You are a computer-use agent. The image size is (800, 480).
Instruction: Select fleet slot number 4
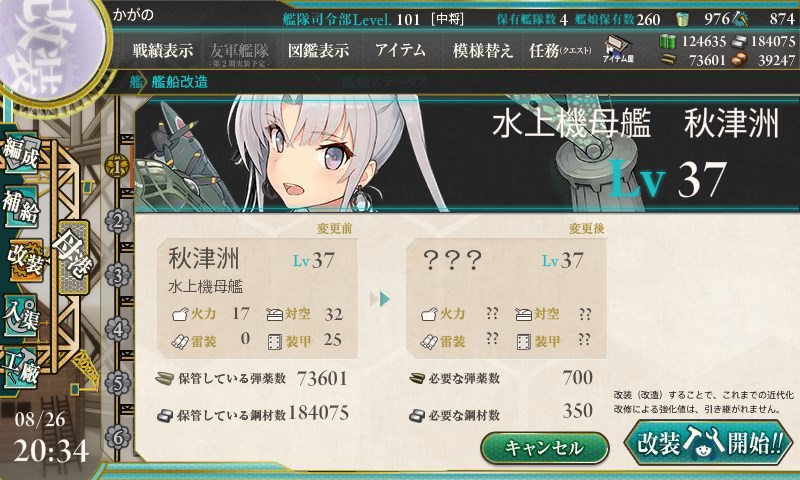[x=118, y=327]
